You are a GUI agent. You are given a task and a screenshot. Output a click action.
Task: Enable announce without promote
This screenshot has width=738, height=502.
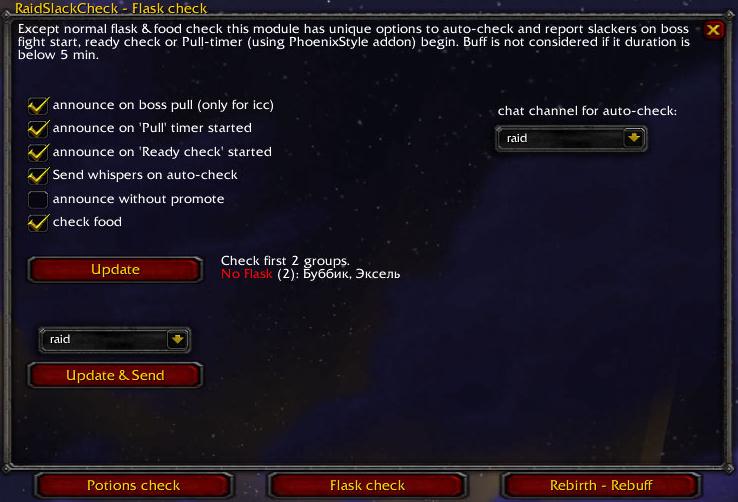click(38, 199)
